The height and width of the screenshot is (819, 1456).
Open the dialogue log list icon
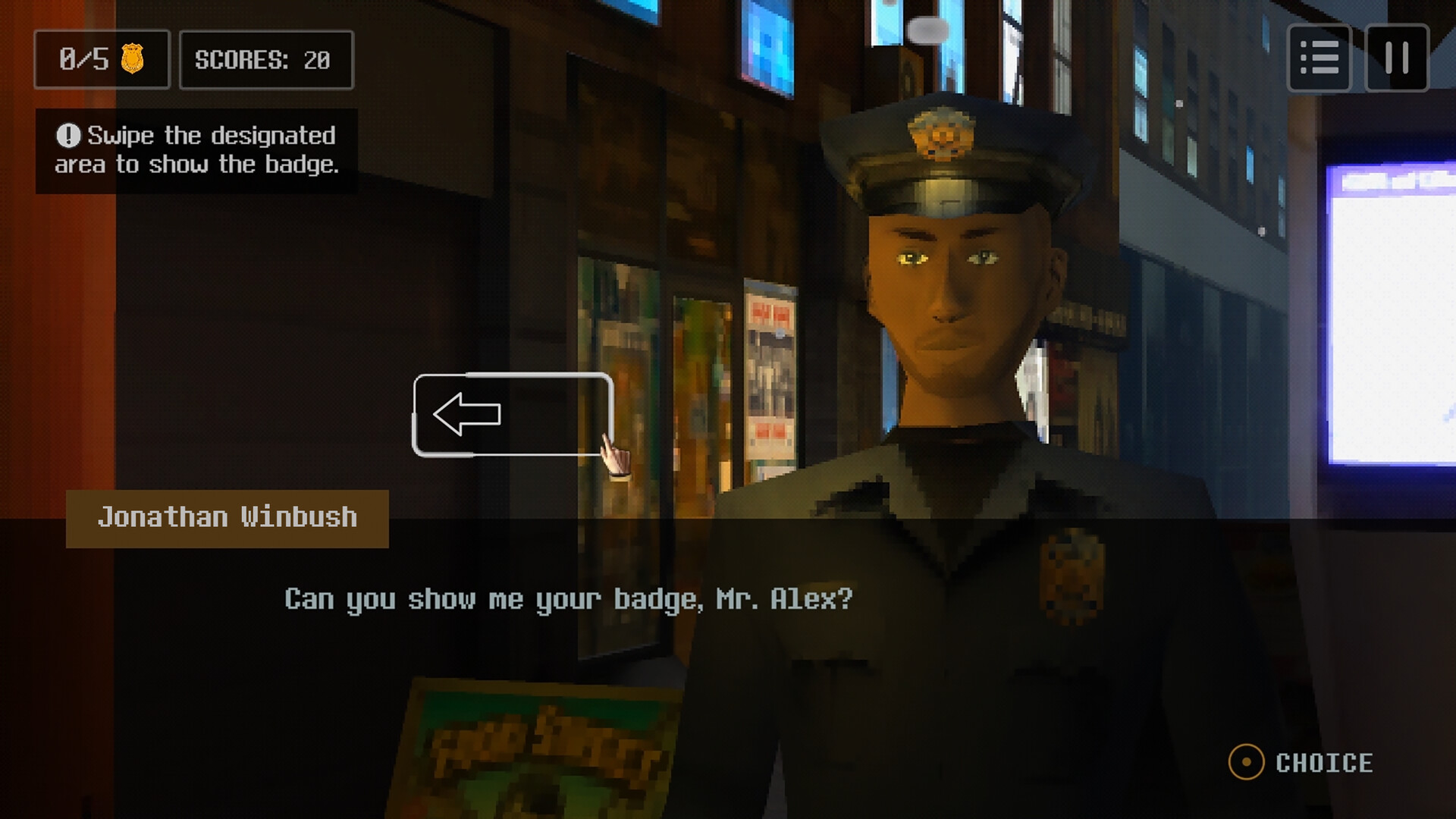1319,60
